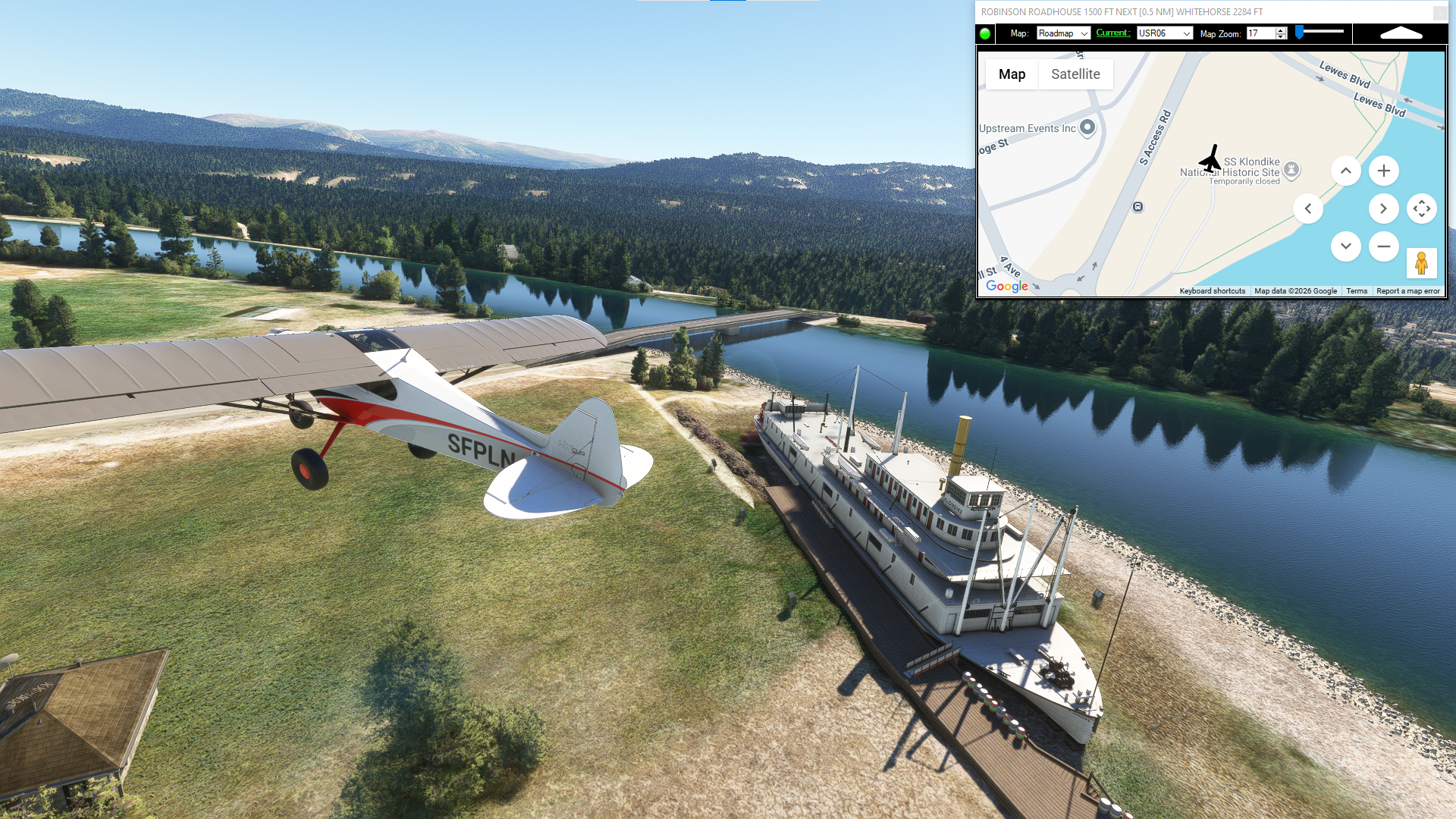Pan the map up with the arrow
1456x819 pixels.
[1345, 171]
